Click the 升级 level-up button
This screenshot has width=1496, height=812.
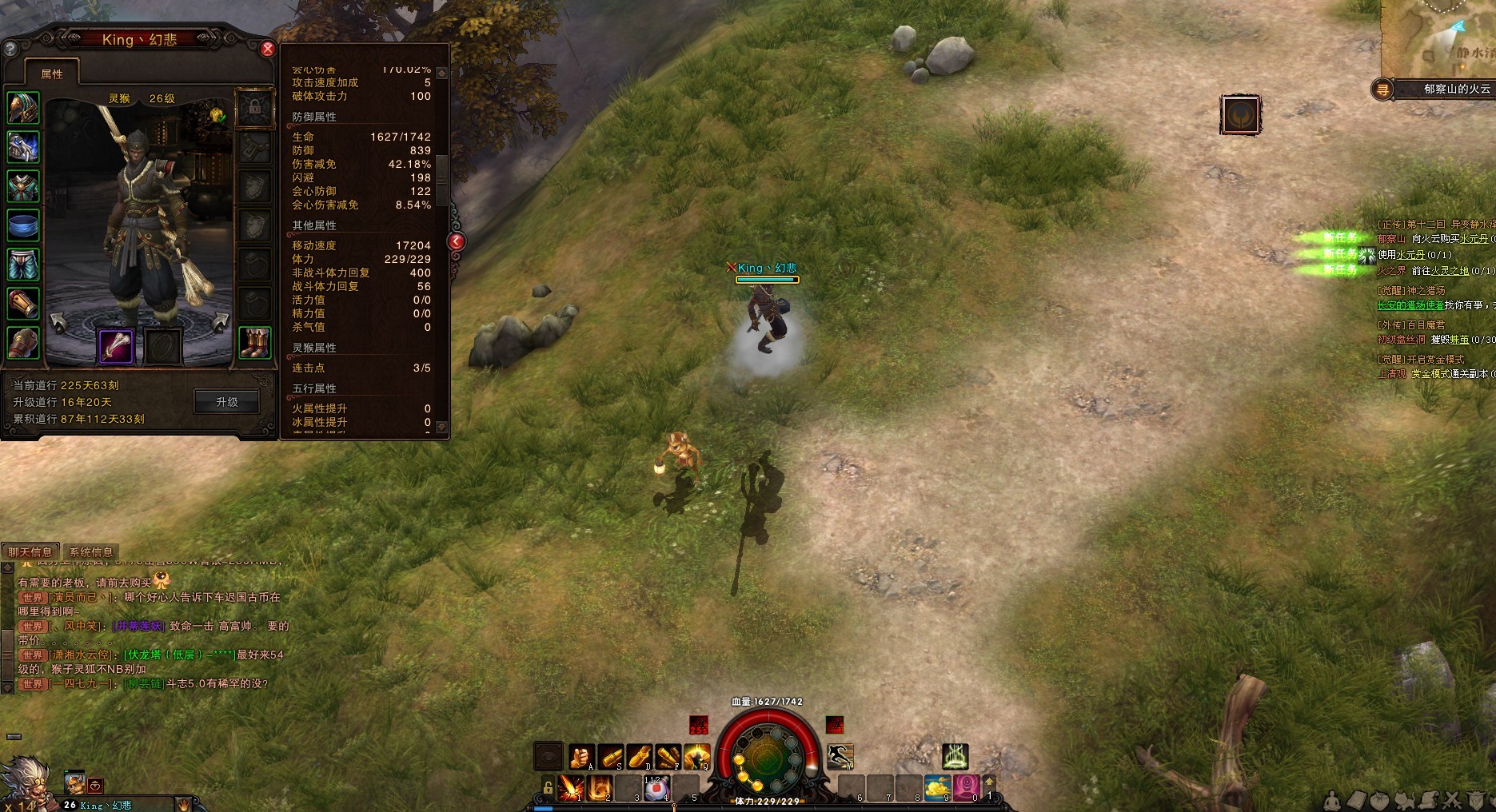click(x=227, y=402)
